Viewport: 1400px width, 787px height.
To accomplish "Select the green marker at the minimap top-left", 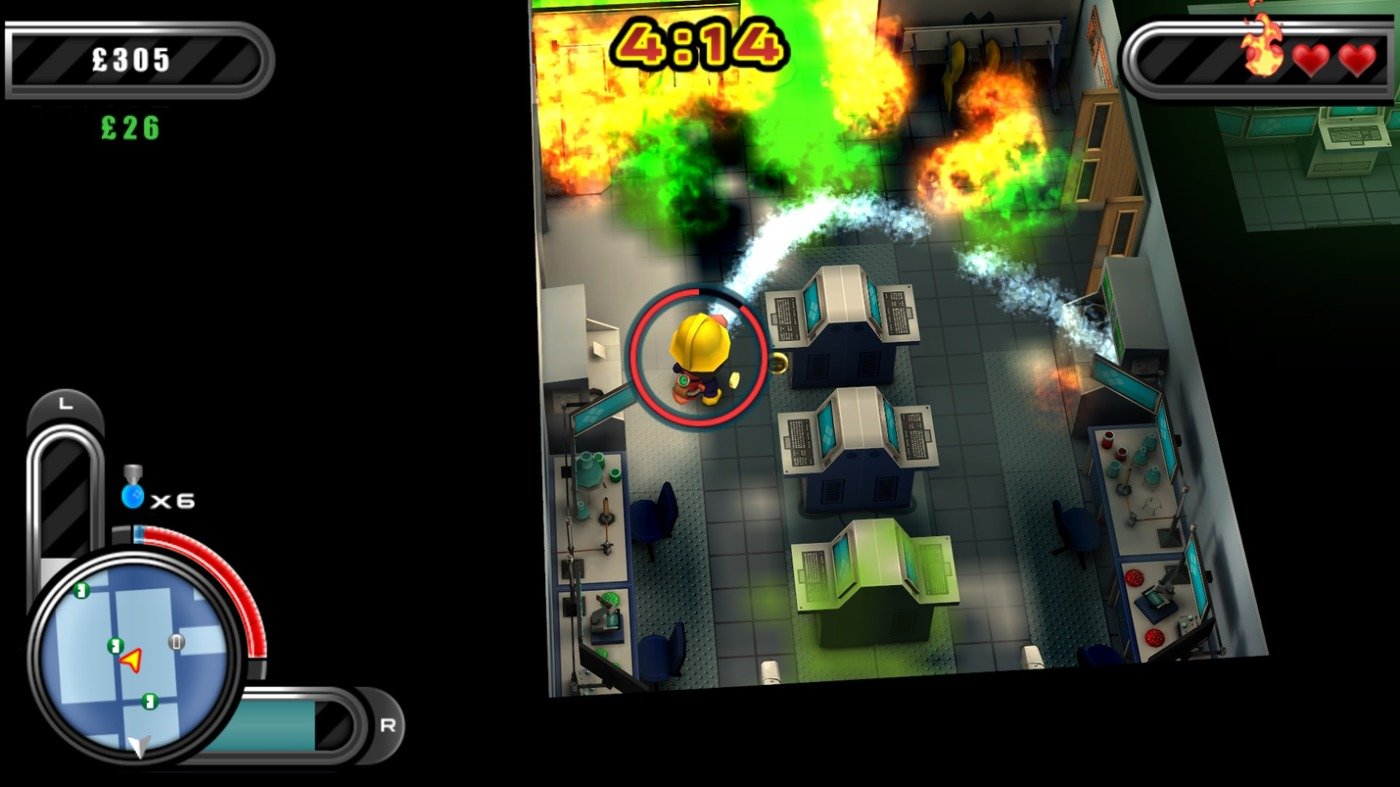I will coord(80,591).
